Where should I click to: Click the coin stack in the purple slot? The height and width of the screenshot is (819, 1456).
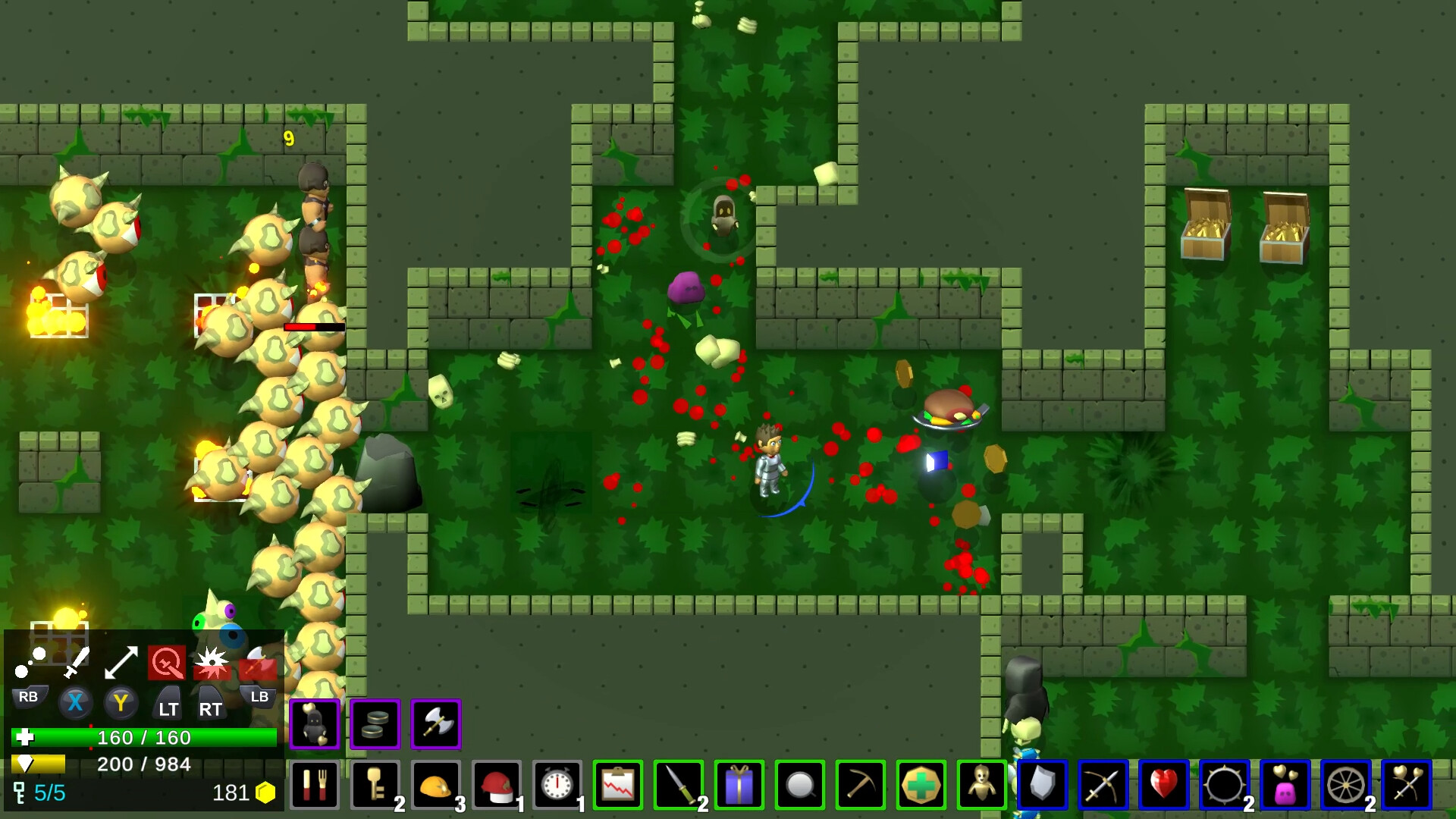coord(375,724)
